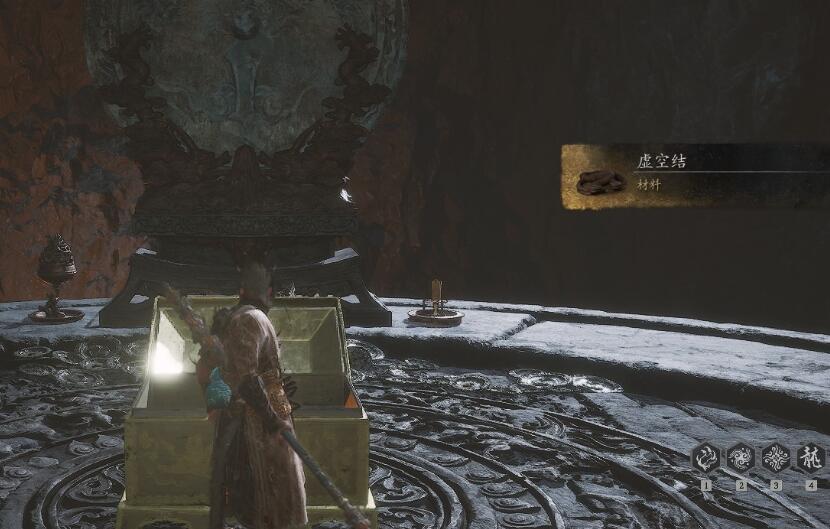Activate the flame-swirl spell in slot 1
Viewport: 830px width, 529px height.
tap(706, 459)
